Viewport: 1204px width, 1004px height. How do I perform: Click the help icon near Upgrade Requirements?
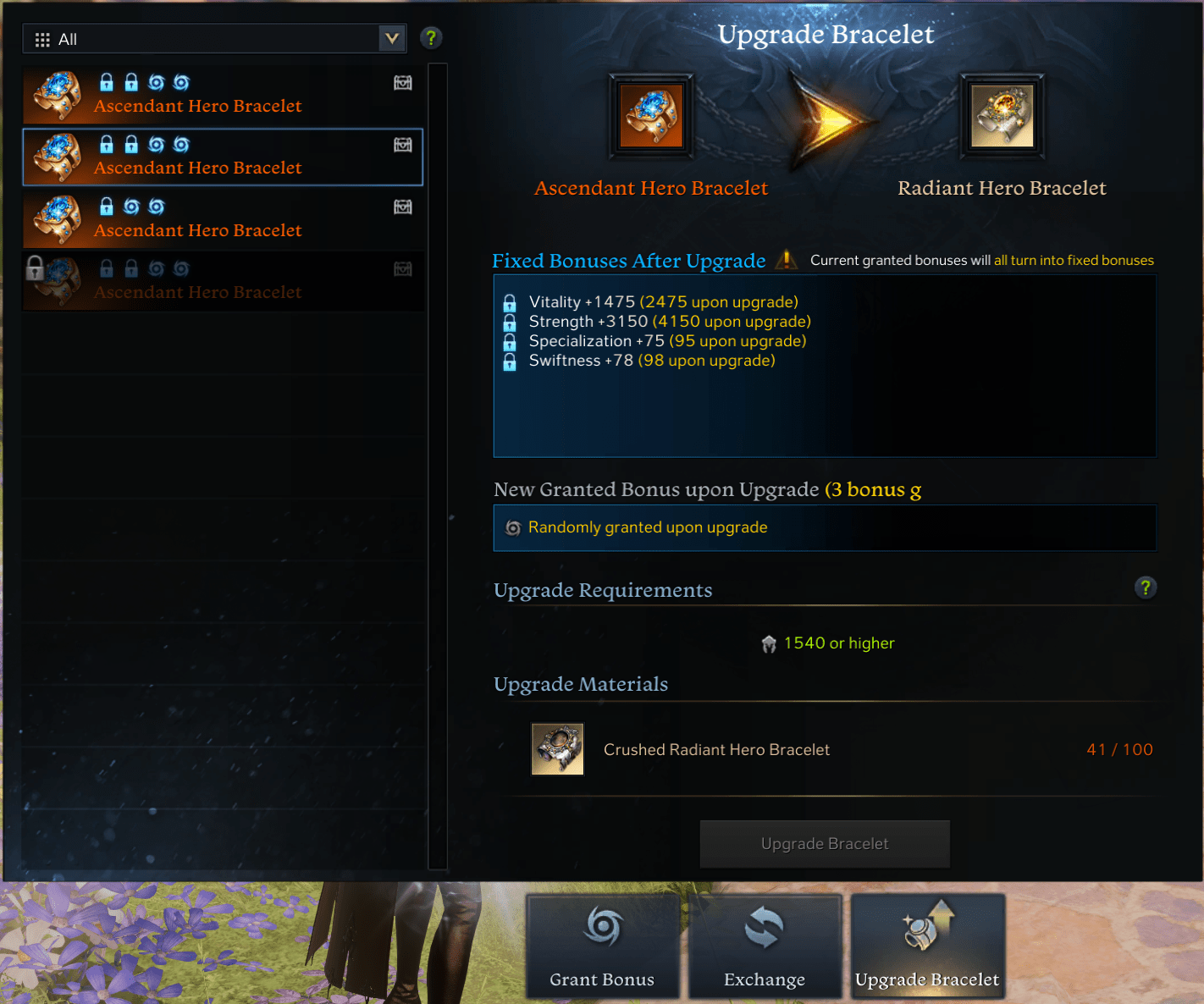[x=1146, y=588]
